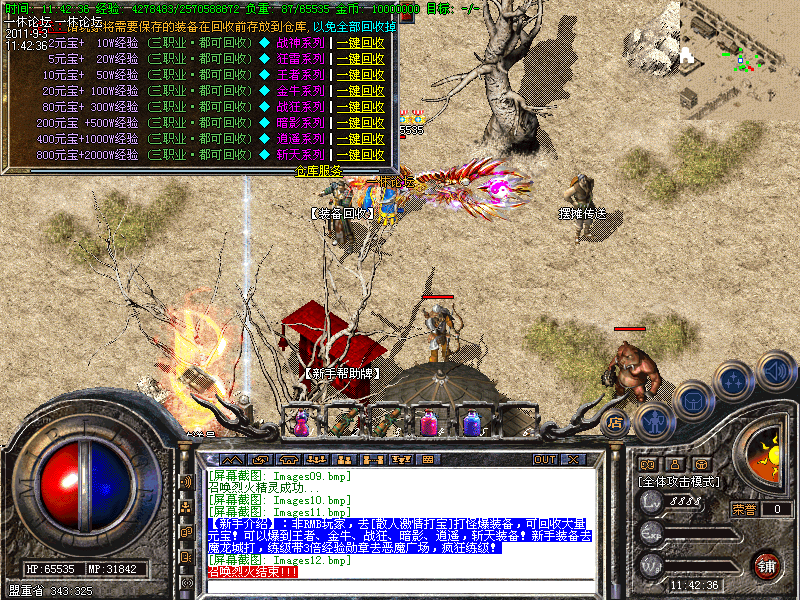Viewport: 800px width, 600px height.
Task: Use the pink potion in the belt slot
Action: pyautogui.click(x=429, y=422)
